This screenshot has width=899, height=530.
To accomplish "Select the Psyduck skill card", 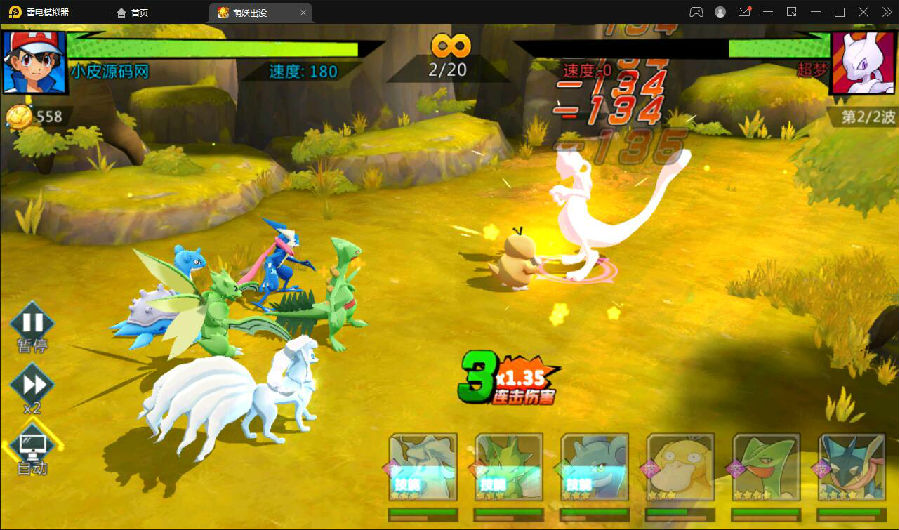I will pos(680,467).
